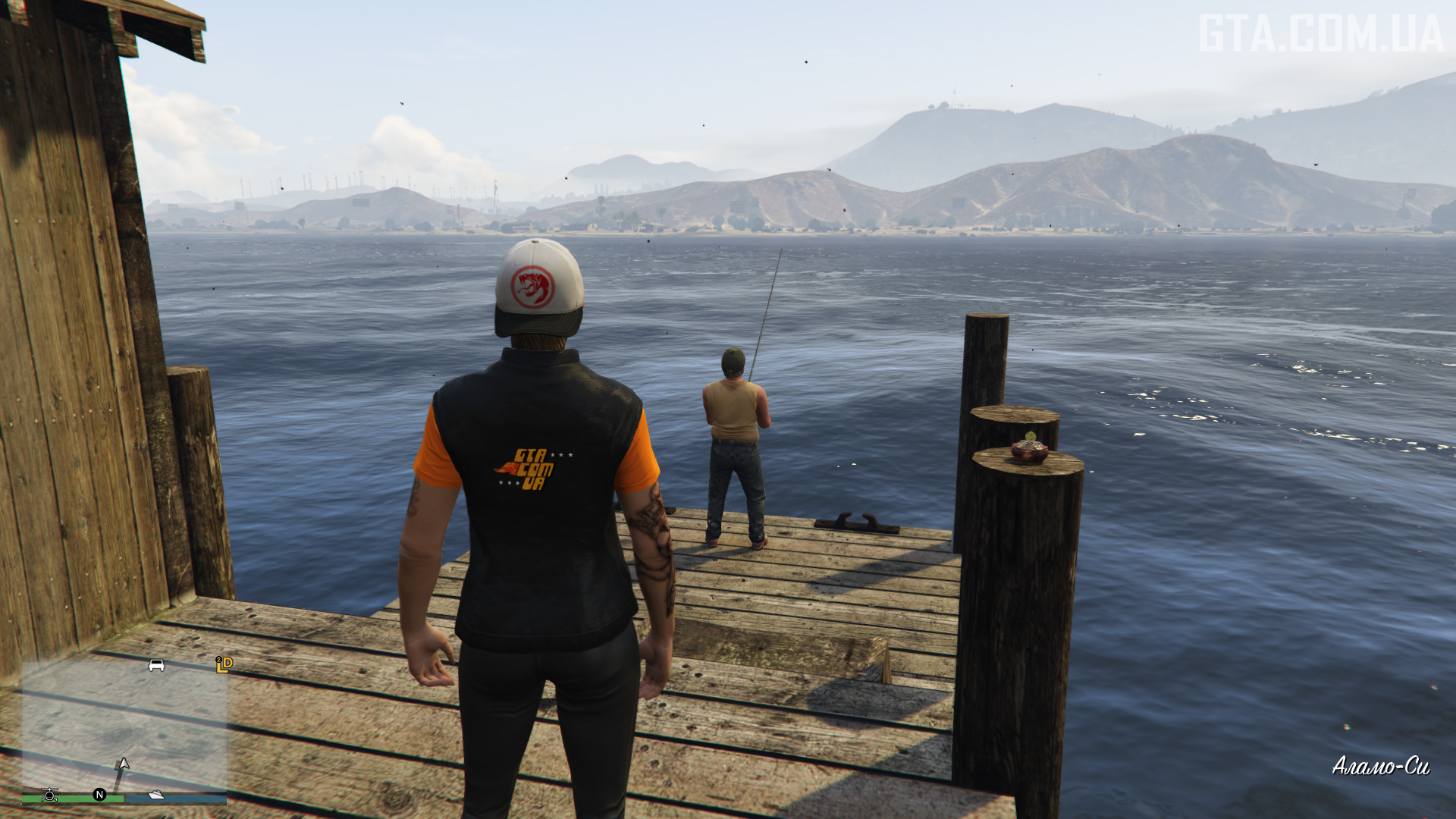Click the player arrow on minimap
Image resolution: width=1456 pixels, height=819 pixels.
point(123,764)
